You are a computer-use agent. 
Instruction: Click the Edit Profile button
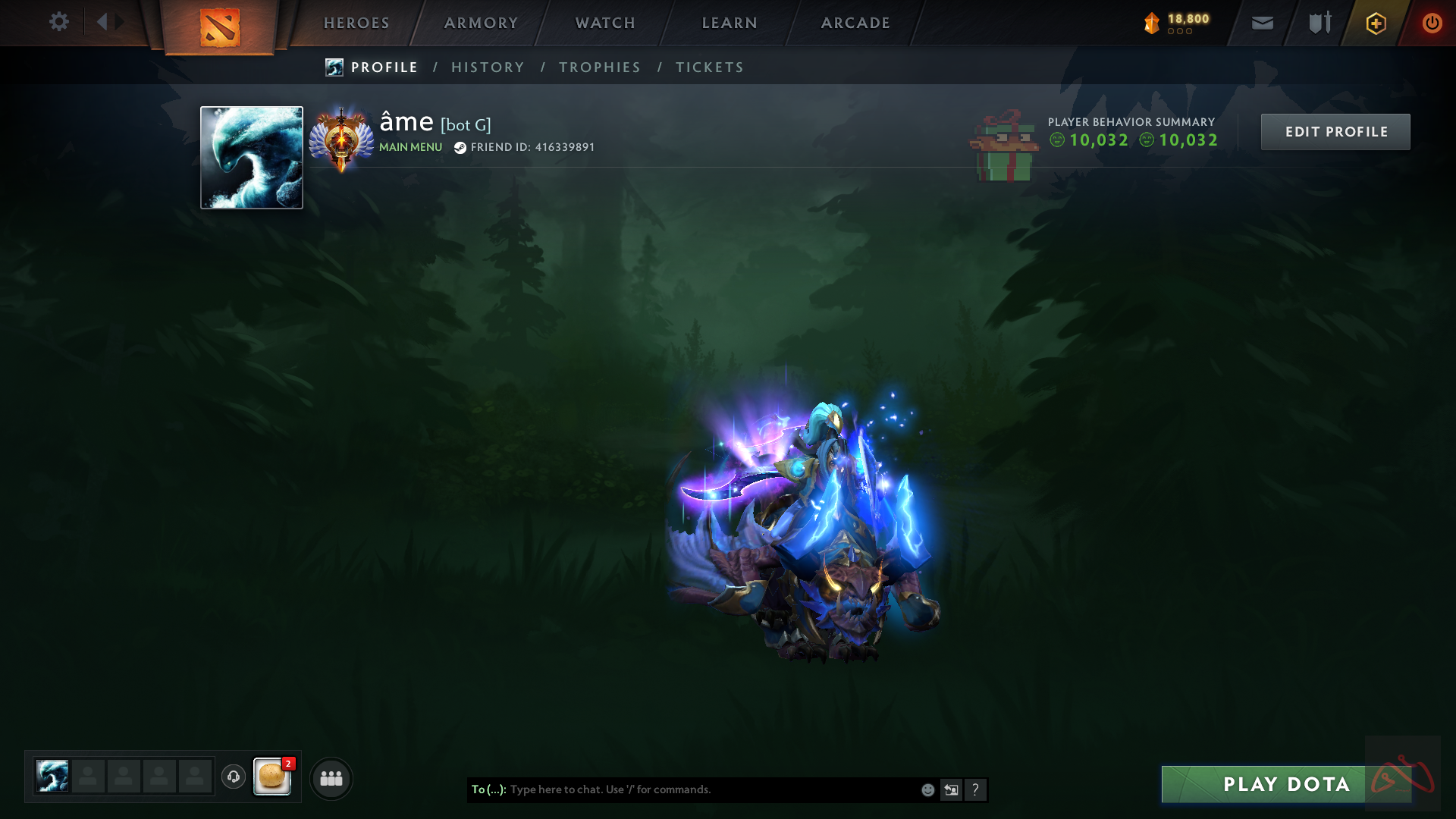[x=1335, y=132]
